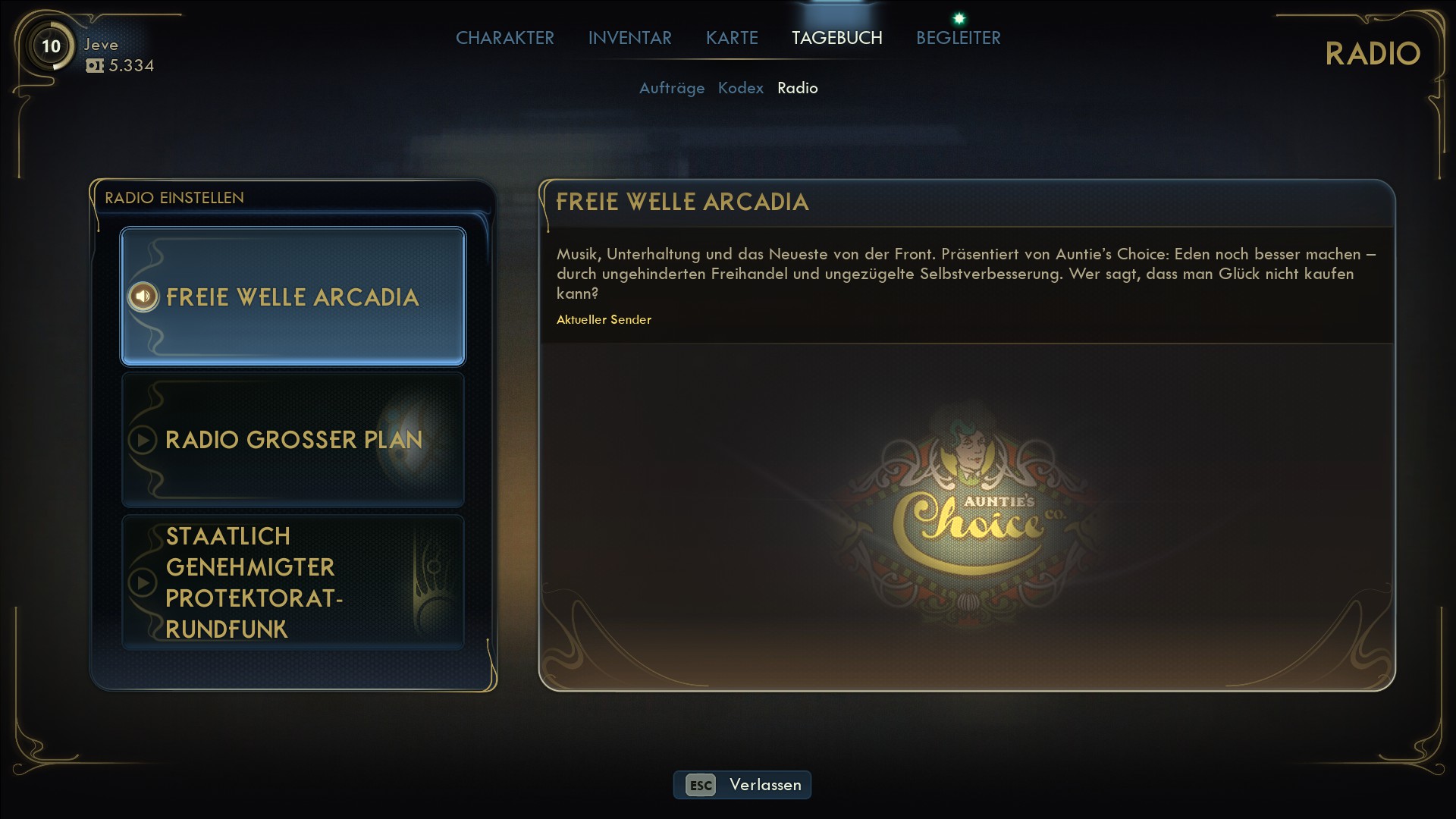1456x819 pixels.
Task: Select Staatlich Genehmigter Protektorat-Rundfunk station
Action: click(293, 582)
